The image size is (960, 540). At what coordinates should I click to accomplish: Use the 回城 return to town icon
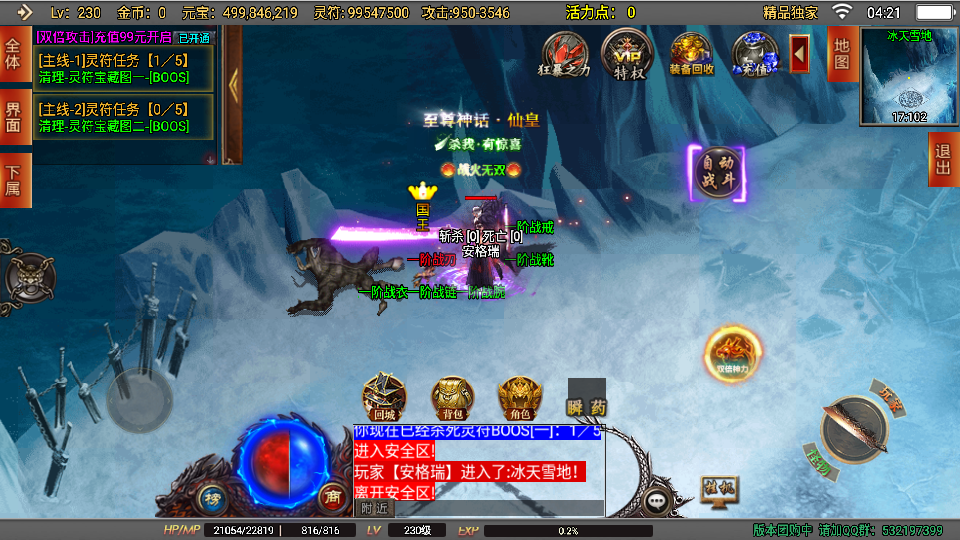(383, 398)
